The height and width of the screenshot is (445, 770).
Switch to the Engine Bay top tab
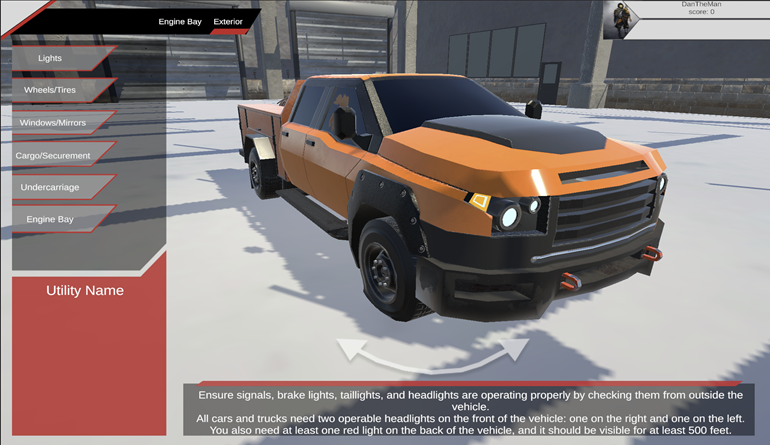point(180,21)
